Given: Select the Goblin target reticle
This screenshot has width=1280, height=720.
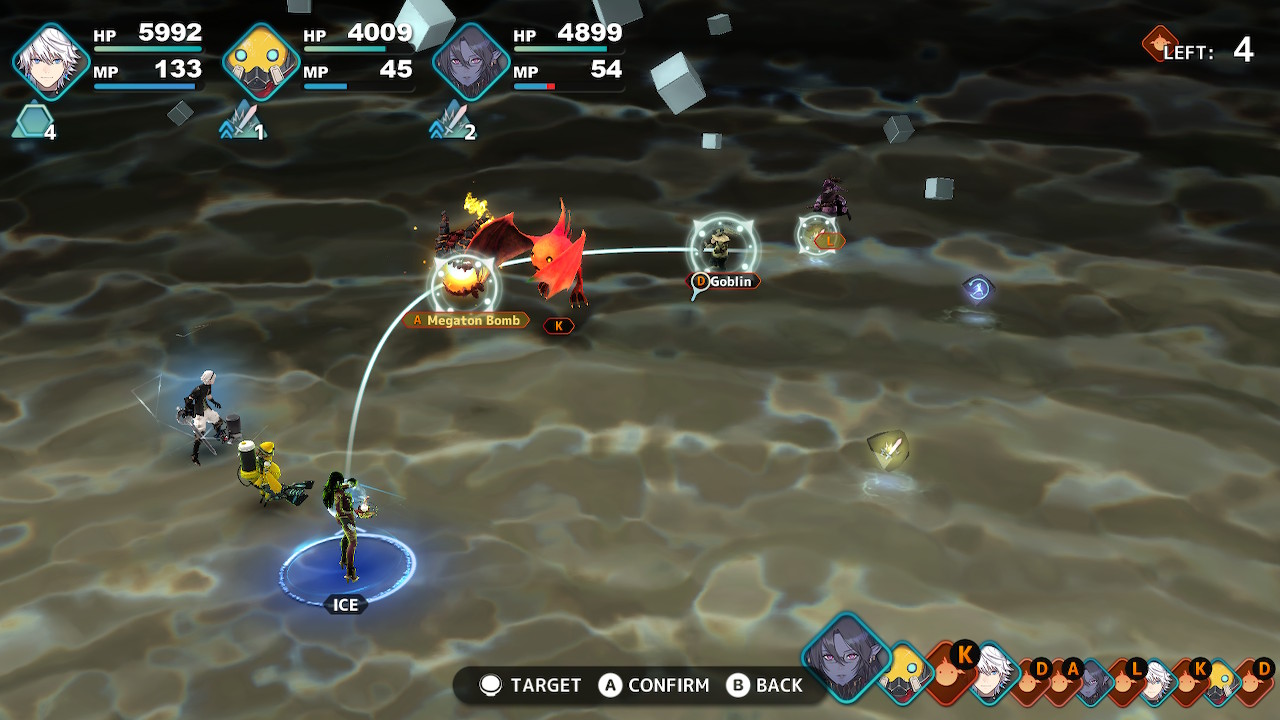Looking at the screenshot, I should (x=723, y=246).
